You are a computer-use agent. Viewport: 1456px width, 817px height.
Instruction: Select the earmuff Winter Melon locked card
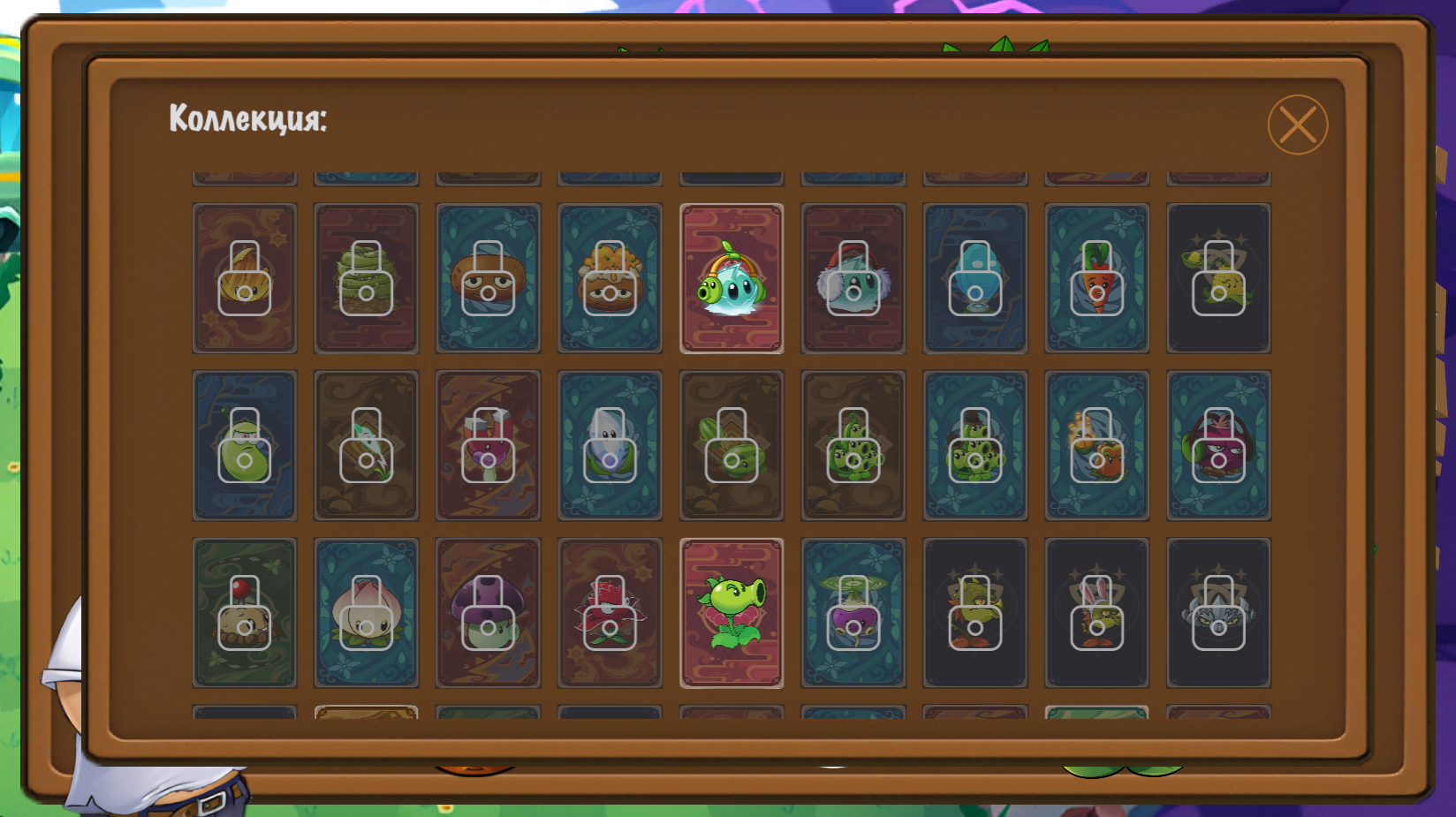pyautogui.click(x=853, y=278)
